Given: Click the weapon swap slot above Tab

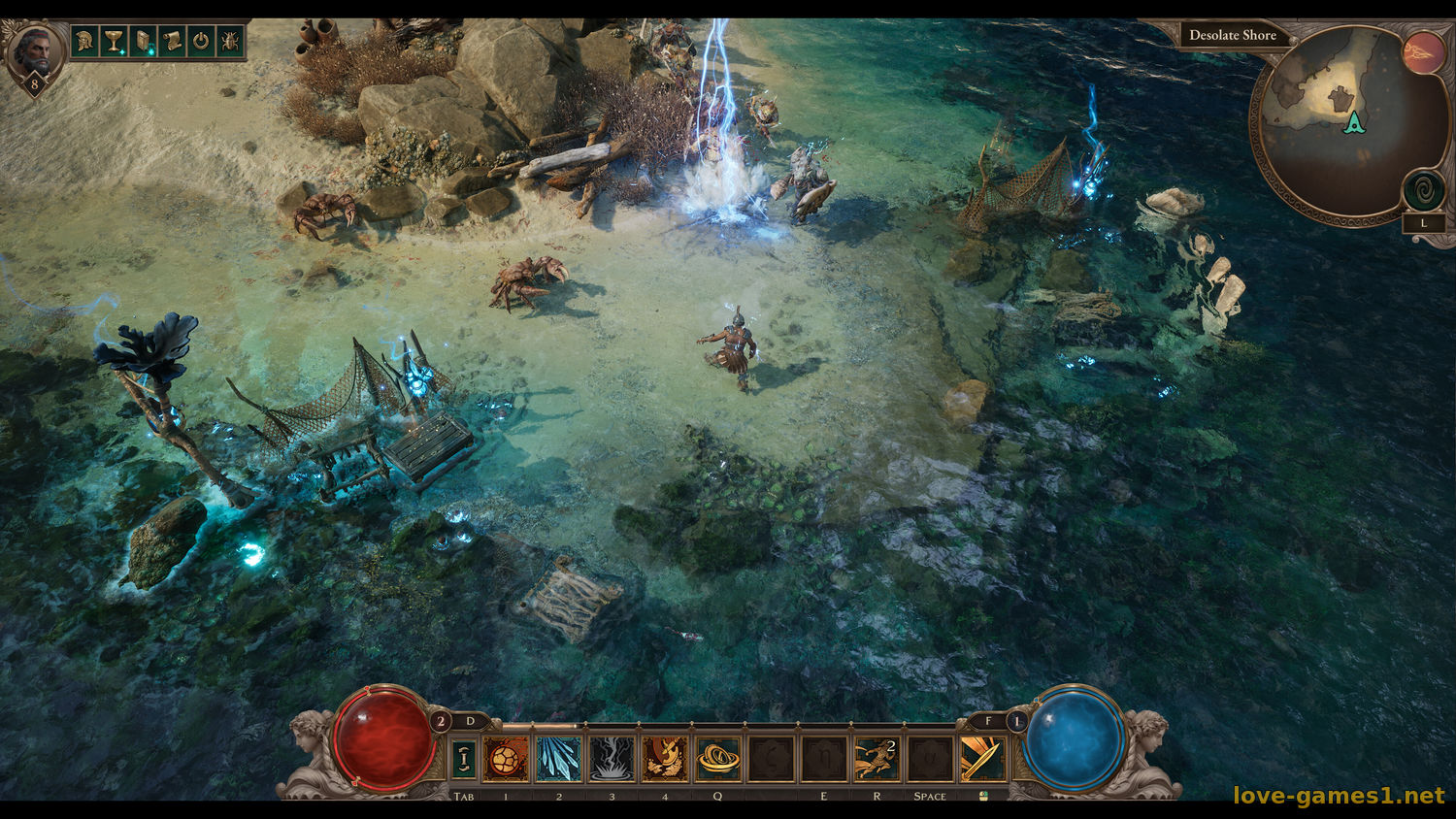Looking at the screenshot, I should (x=465, y=759).
